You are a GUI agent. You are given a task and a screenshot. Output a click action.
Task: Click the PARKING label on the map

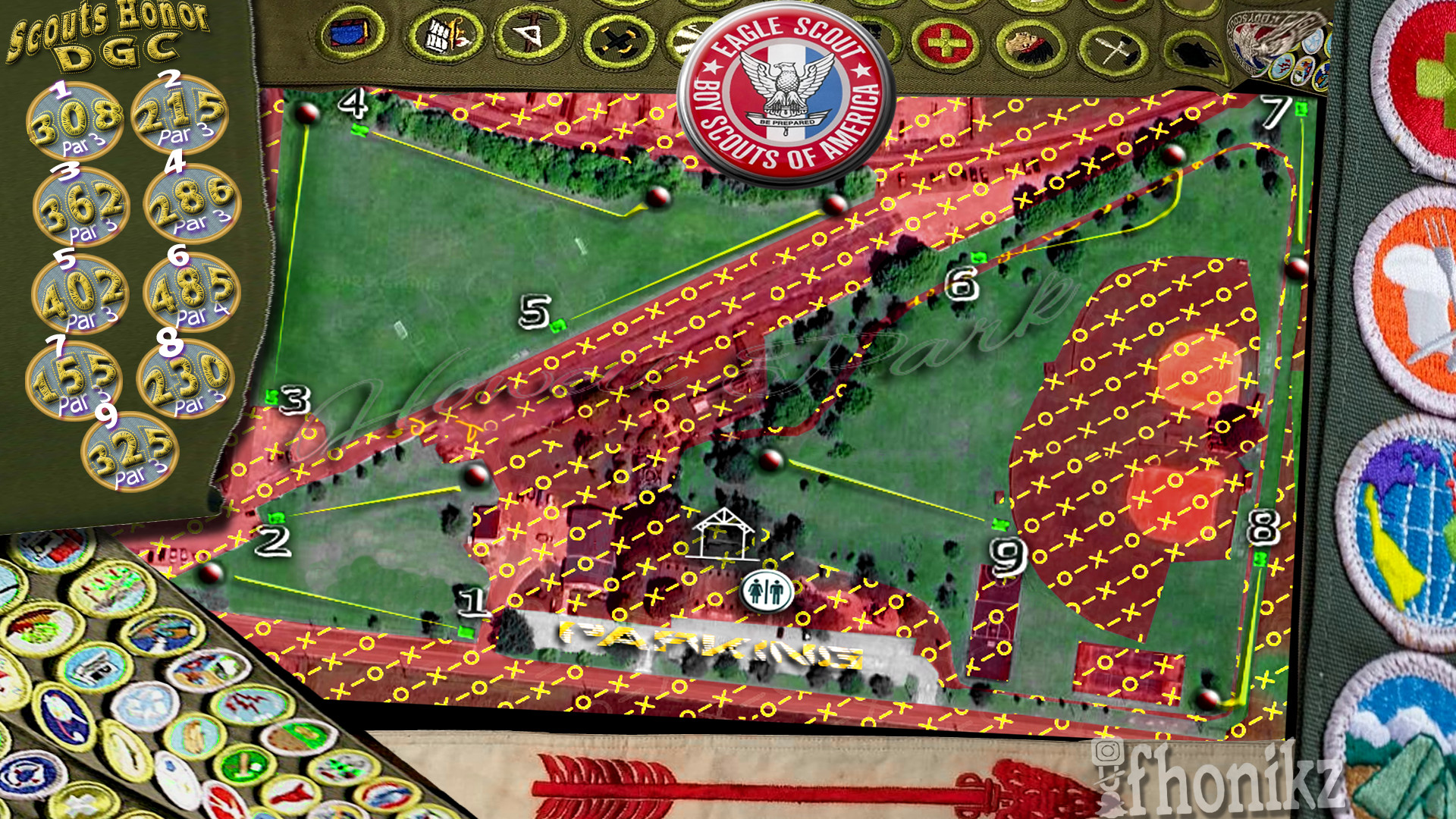click(x=709, y=645)
